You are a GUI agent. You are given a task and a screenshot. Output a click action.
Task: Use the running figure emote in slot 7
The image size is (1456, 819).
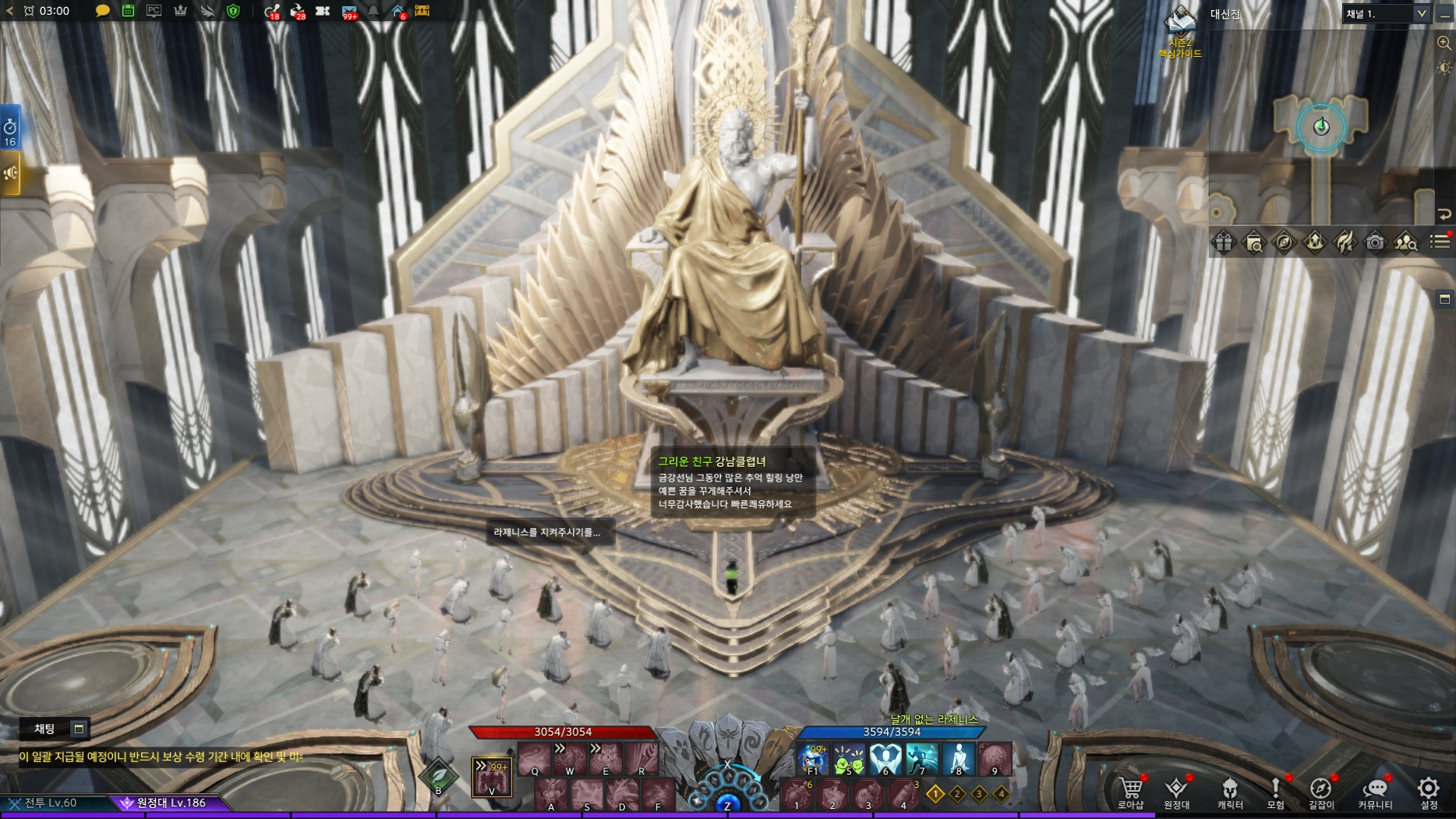(921, 758)
